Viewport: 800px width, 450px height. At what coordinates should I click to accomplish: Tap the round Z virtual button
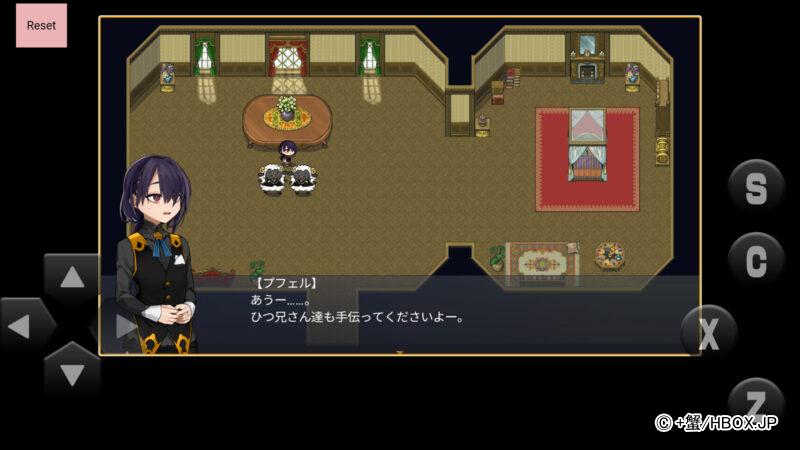tap(756, 400)
